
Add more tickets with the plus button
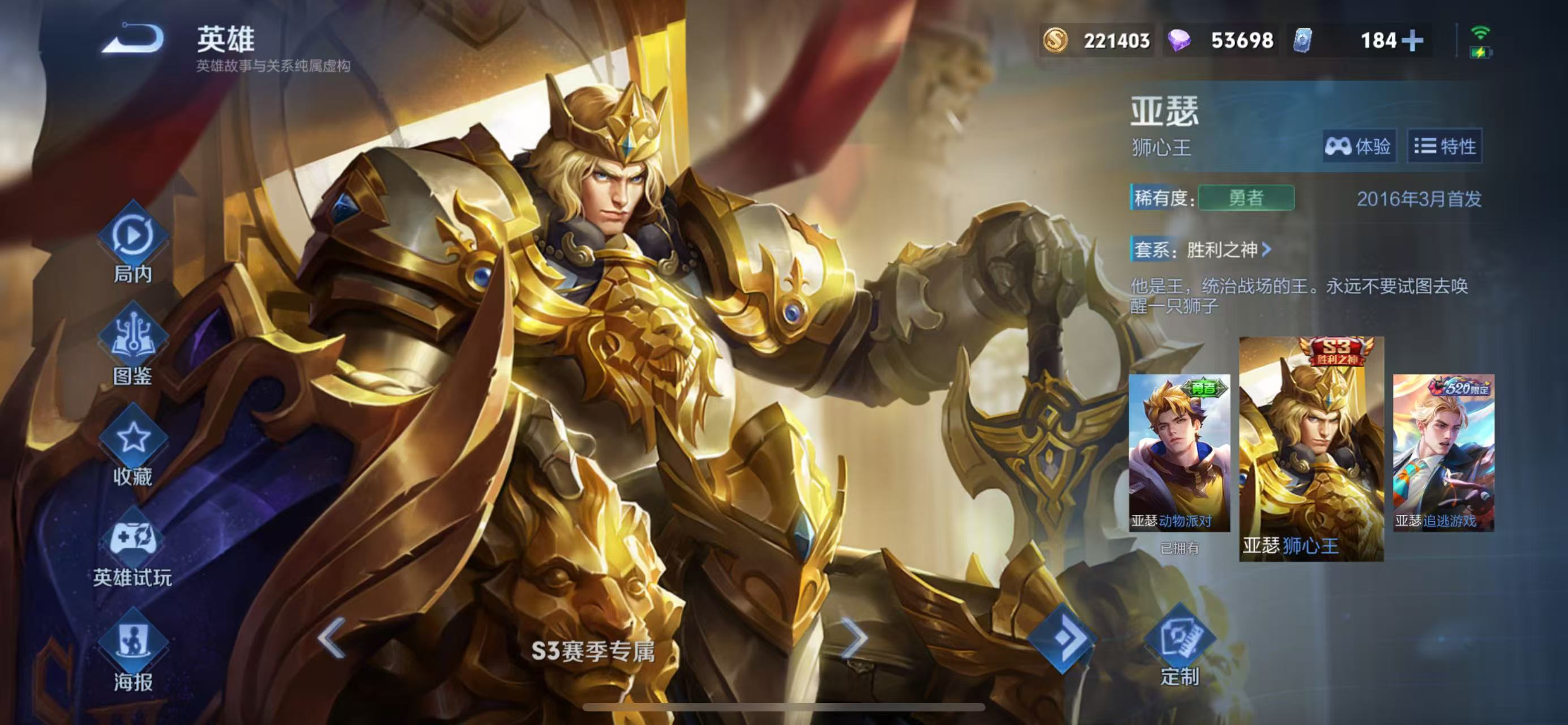(1412, 41)
